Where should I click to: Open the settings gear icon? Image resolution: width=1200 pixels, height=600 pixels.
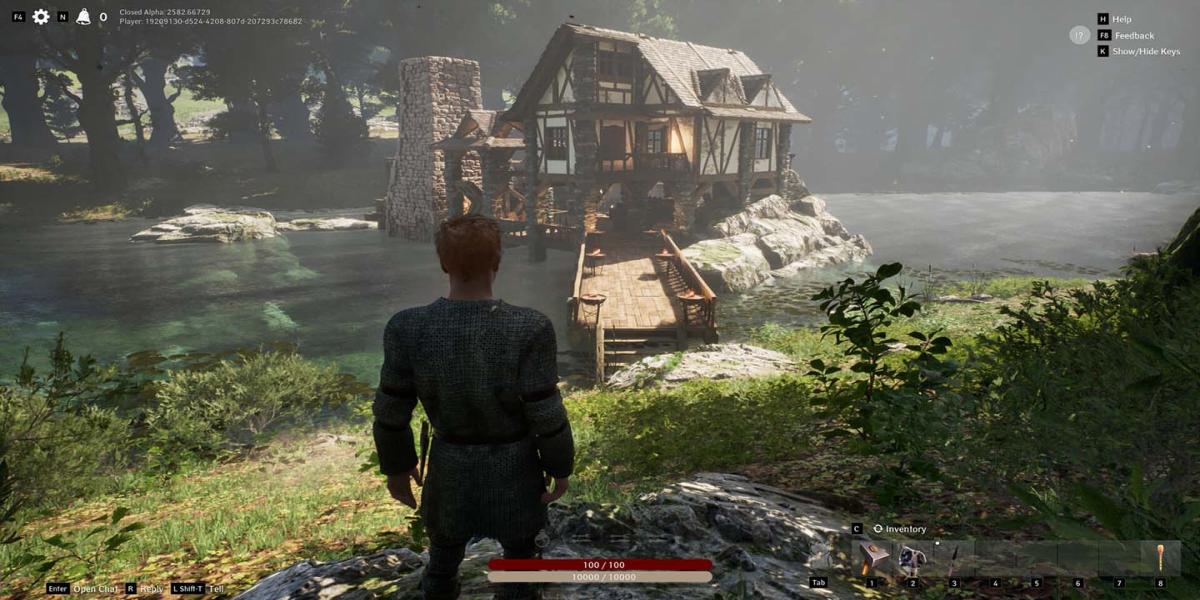coord(41,16)
